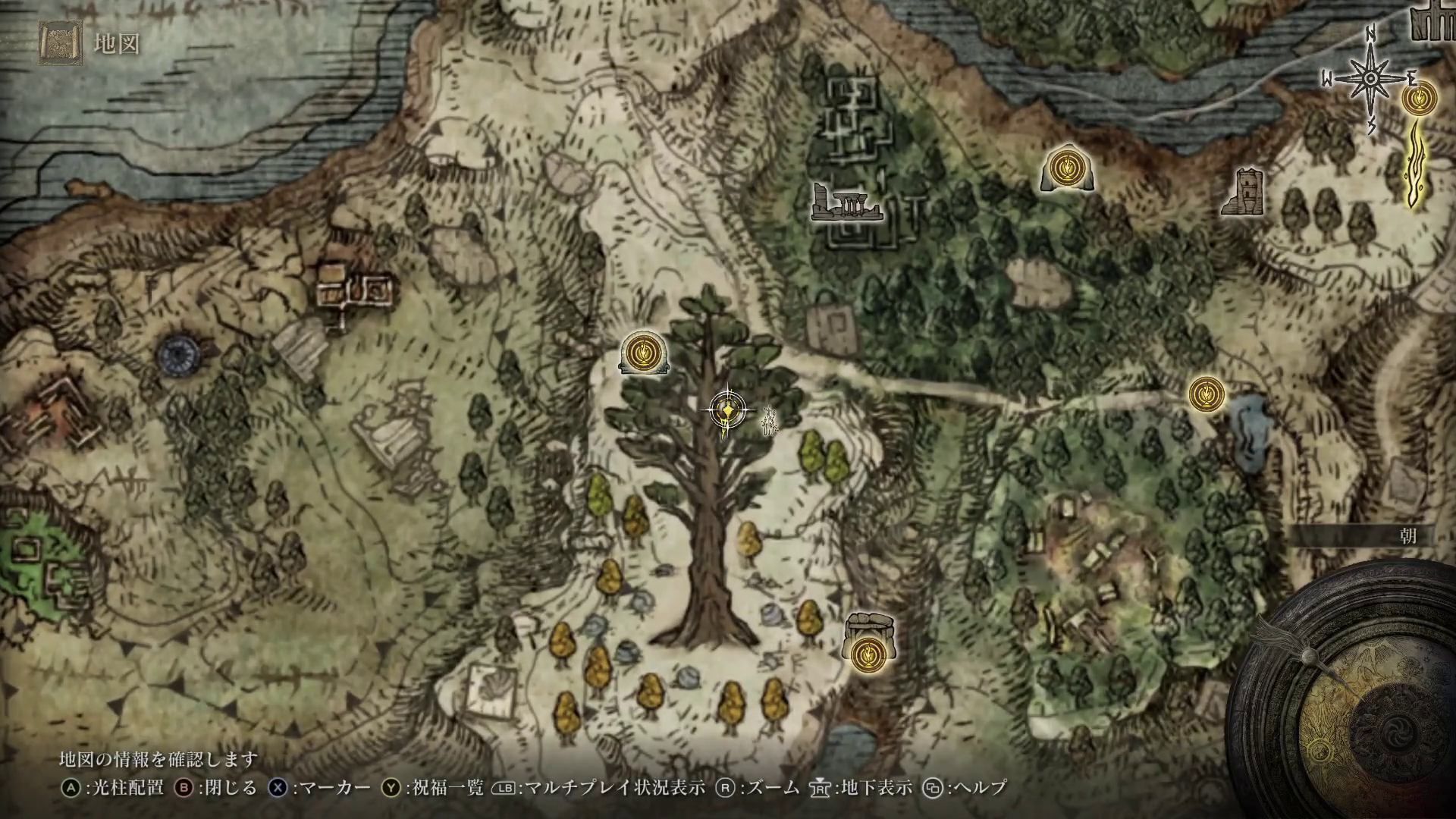Select the grace marker beside the small pond

click(x=1206, y=394)
